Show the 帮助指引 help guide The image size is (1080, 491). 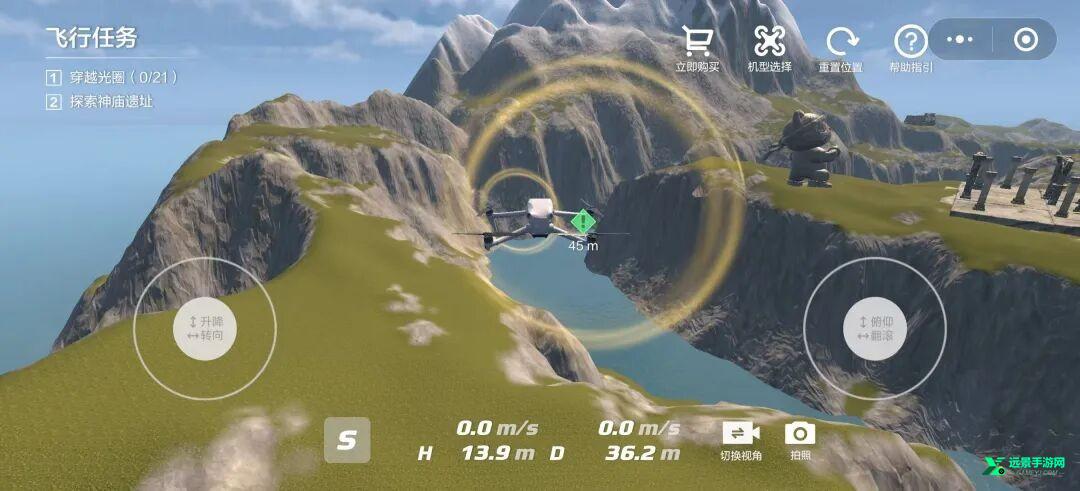coord(910,46)
